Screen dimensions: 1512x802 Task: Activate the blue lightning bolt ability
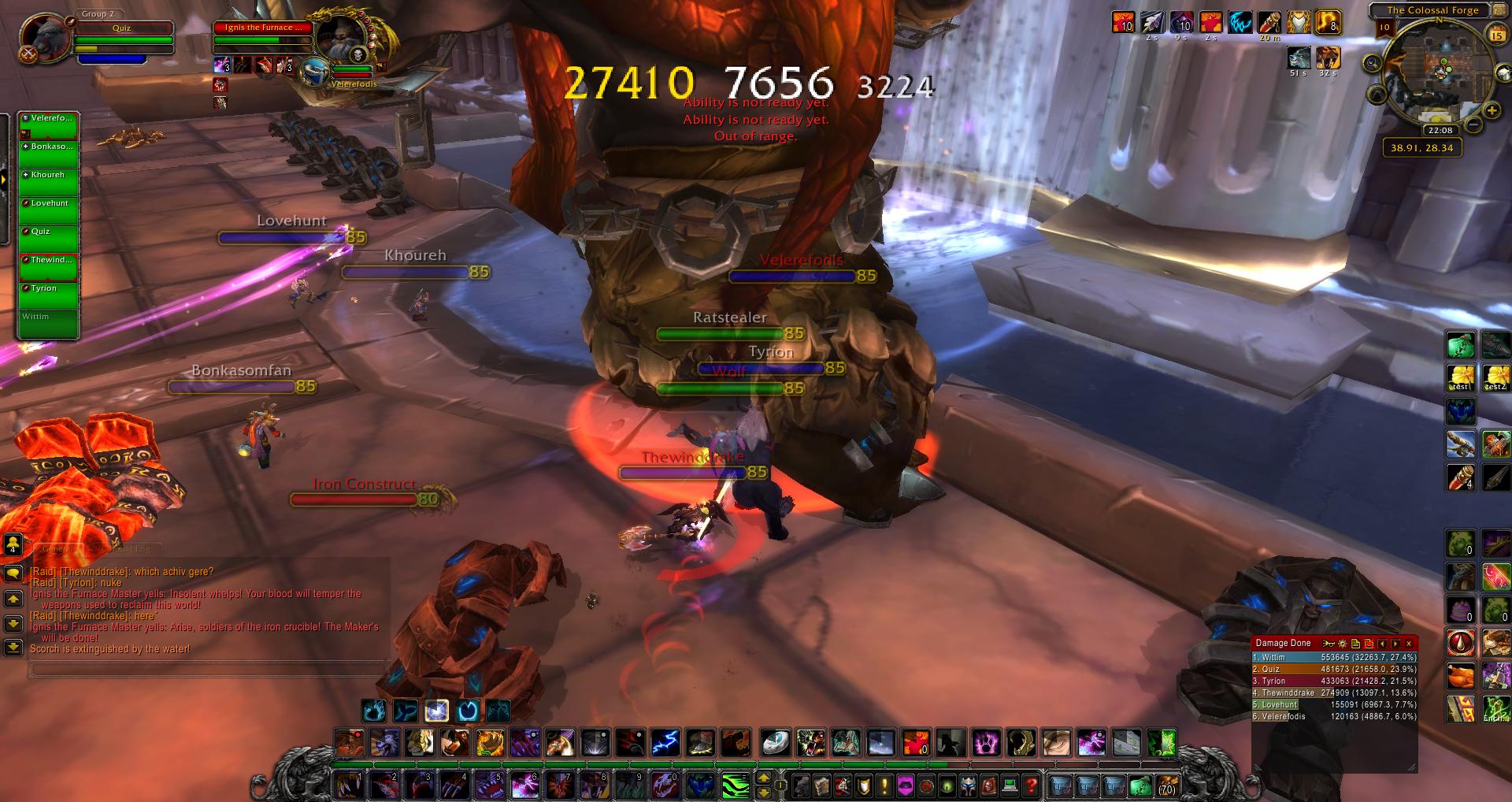[x=665, y=742]
